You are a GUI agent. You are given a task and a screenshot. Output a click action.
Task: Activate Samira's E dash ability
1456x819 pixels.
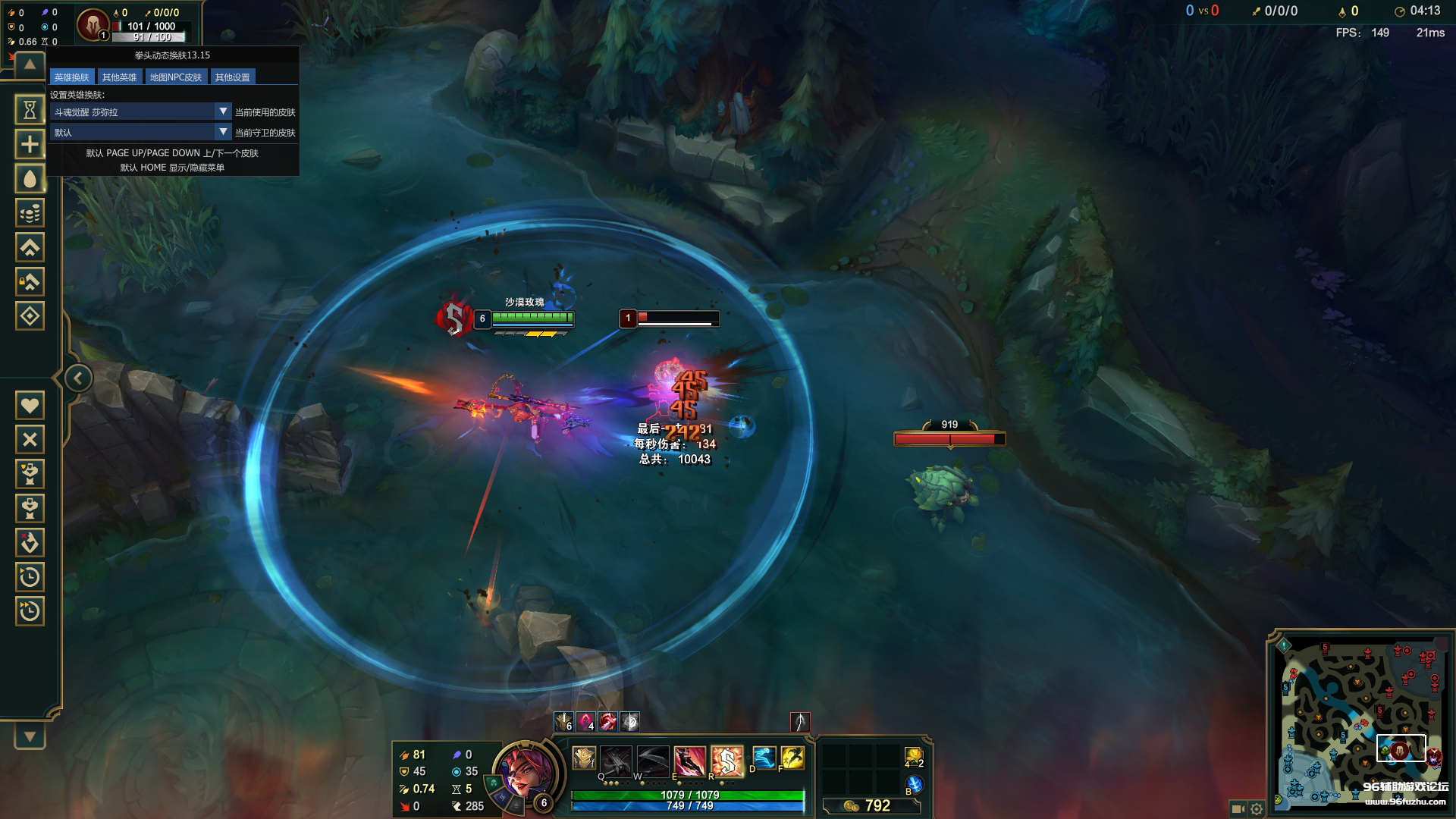689,759
